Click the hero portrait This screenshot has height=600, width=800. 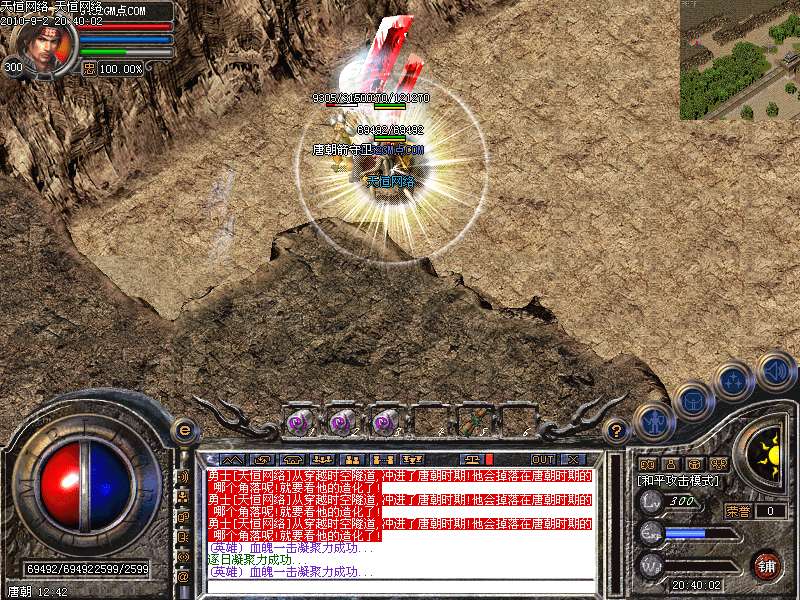point(46,47)
